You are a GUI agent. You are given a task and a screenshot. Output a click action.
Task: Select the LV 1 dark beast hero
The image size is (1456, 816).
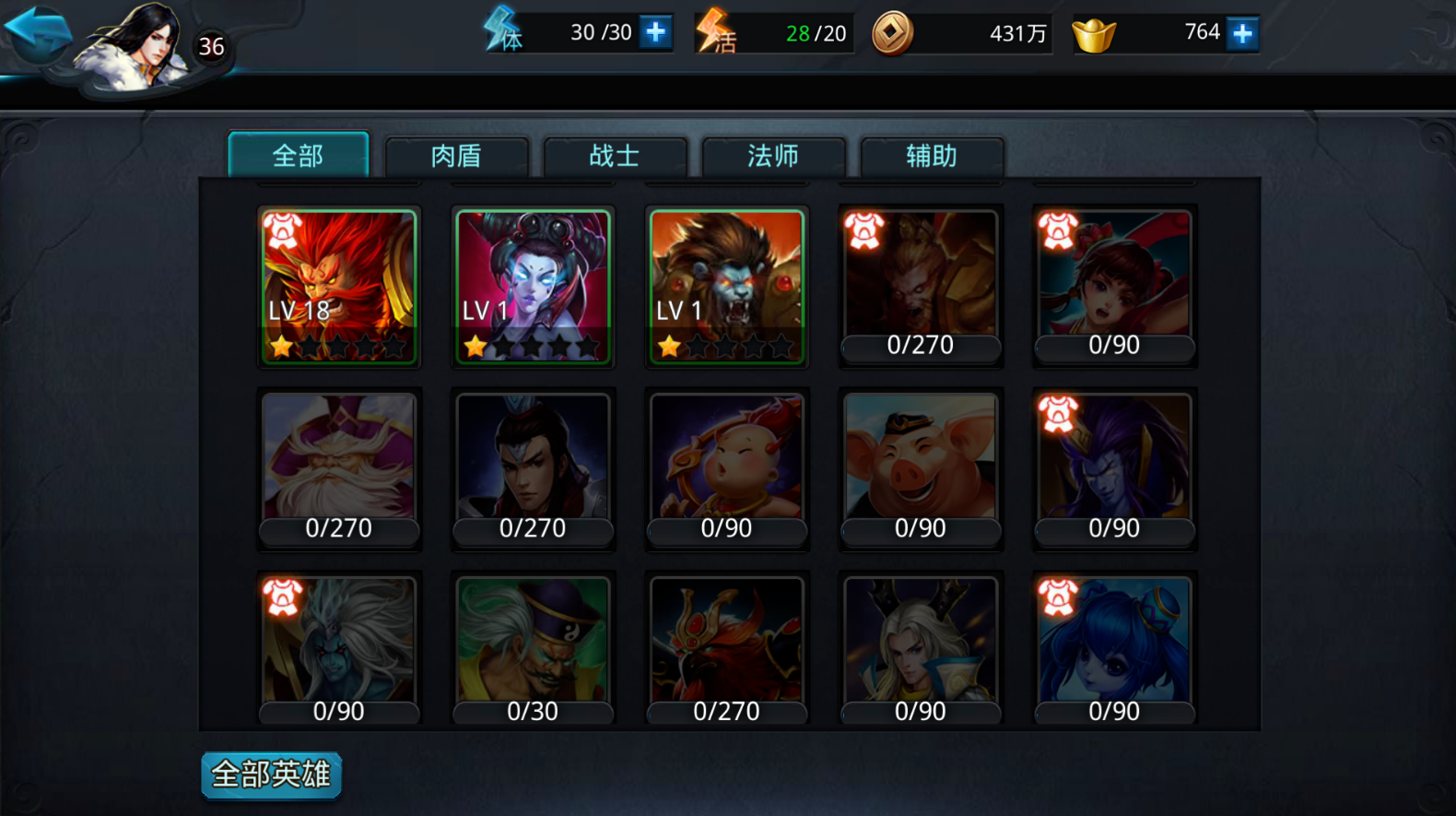tap(726, 286)
